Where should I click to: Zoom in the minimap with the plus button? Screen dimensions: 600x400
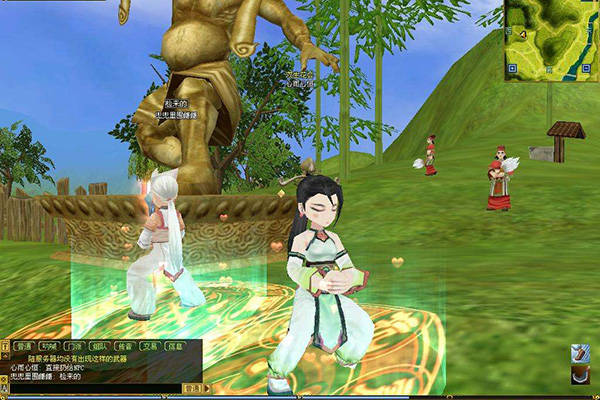tap(511, 69)
